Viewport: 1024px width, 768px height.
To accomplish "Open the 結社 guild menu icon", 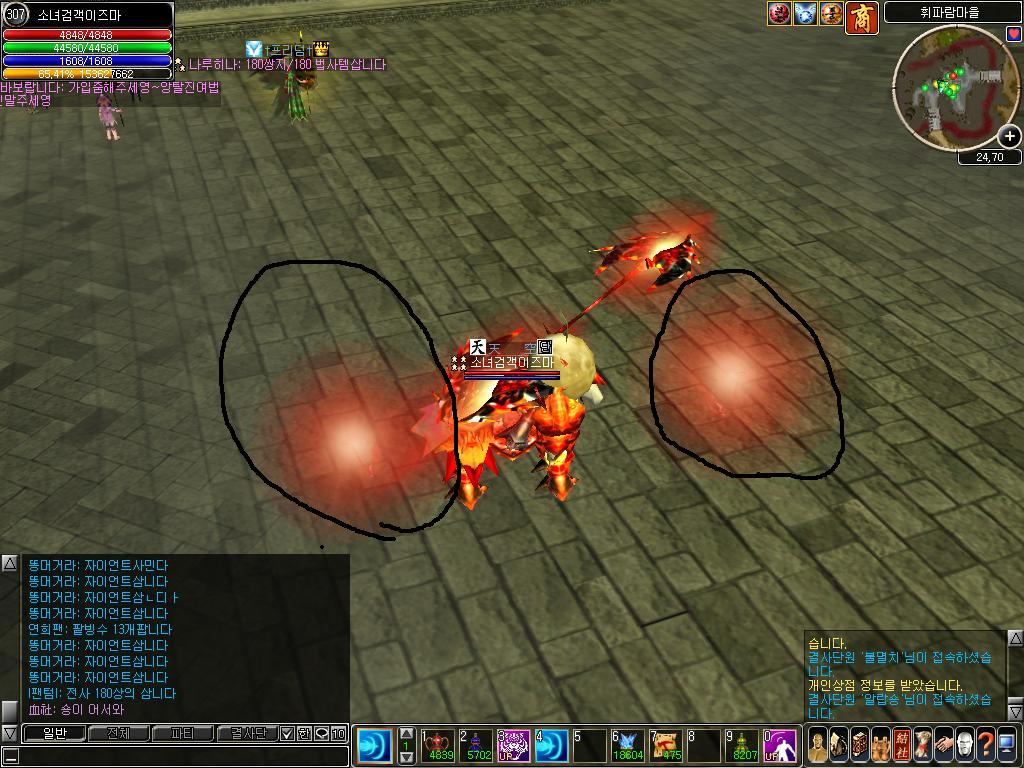I will coord(901,745).
